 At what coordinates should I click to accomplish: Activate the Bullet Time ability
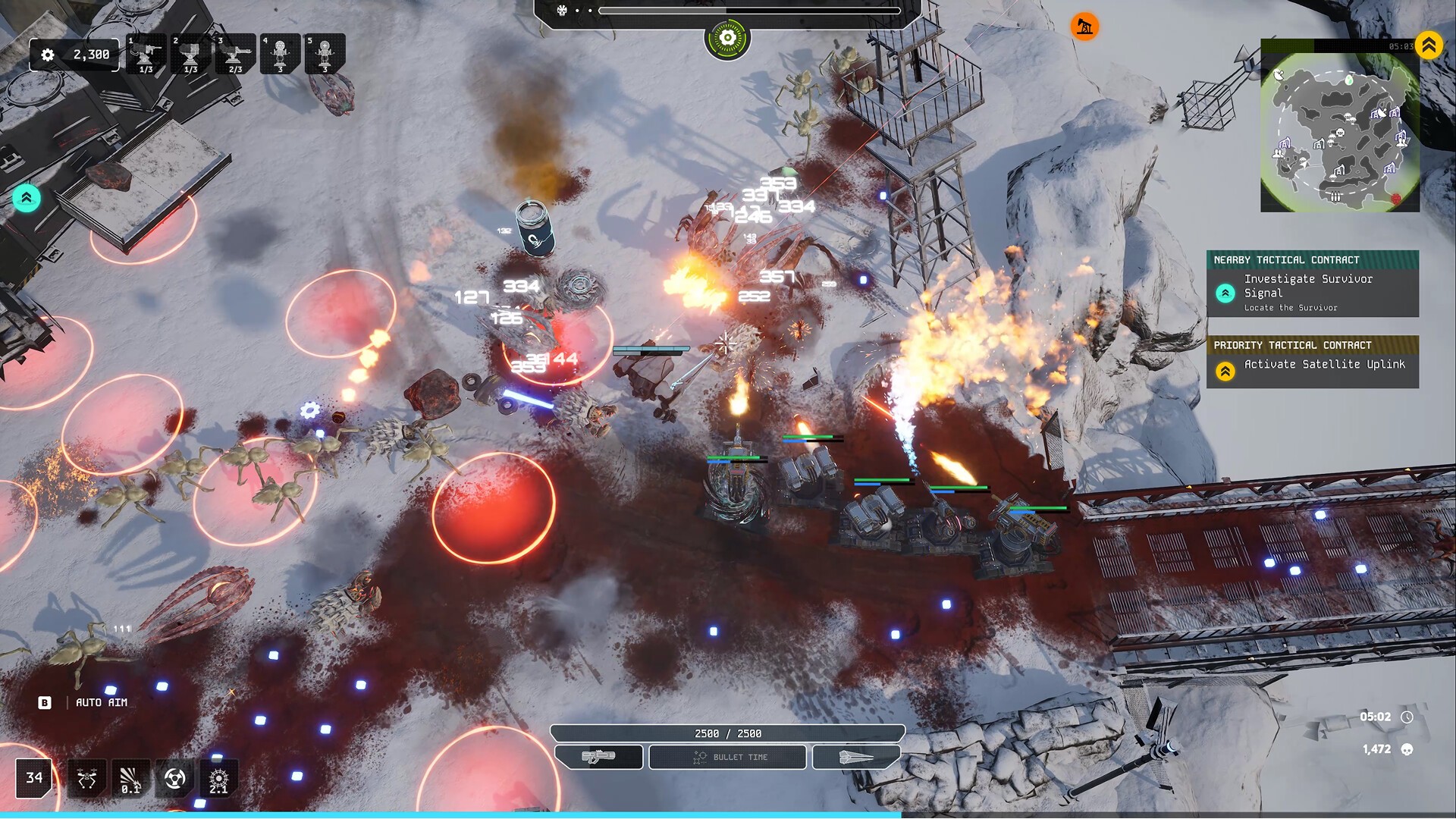coord(728,757)
